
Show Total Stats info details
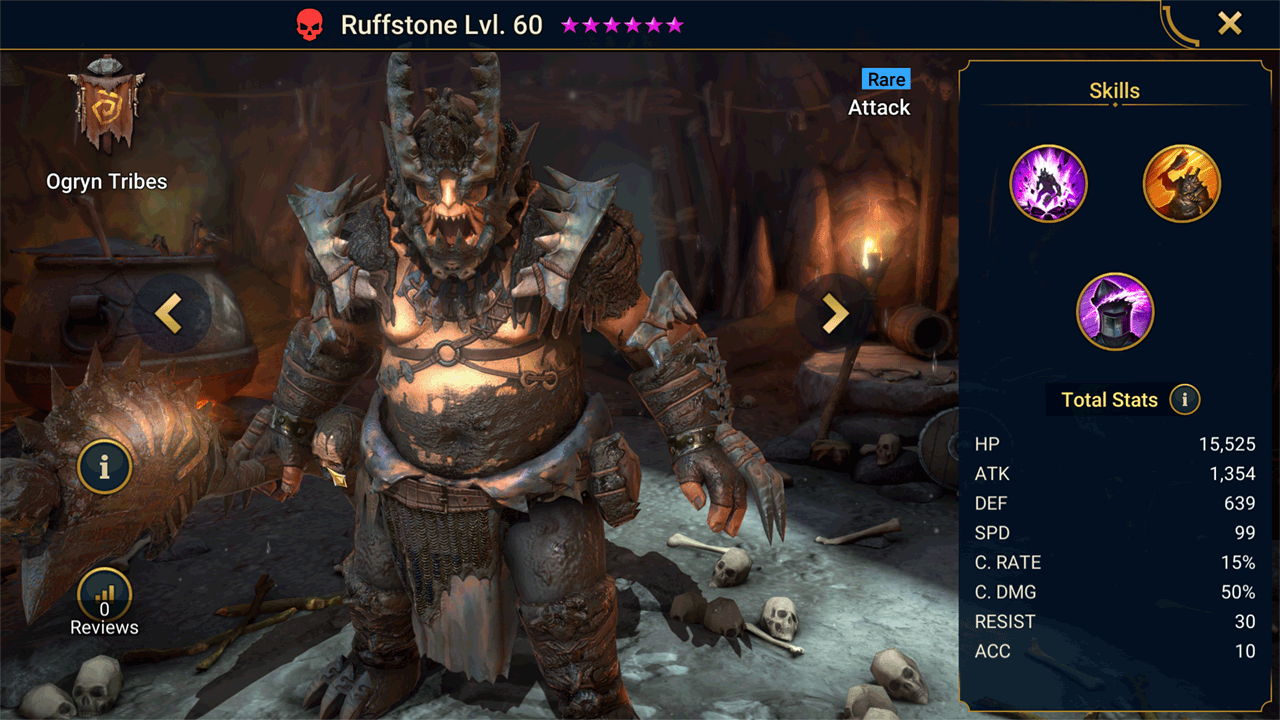pos(1185,400)
